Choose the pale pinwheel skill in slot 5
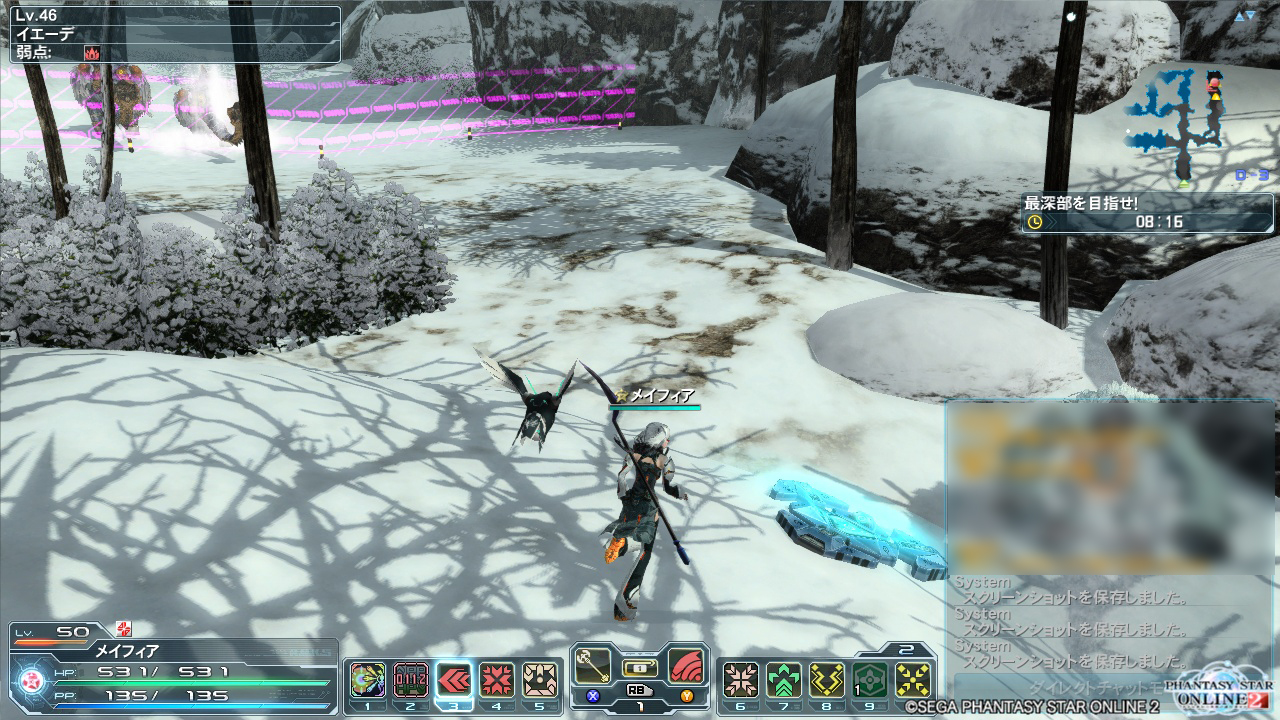Viewport: 1280px width, 720px height. (540, 680)
